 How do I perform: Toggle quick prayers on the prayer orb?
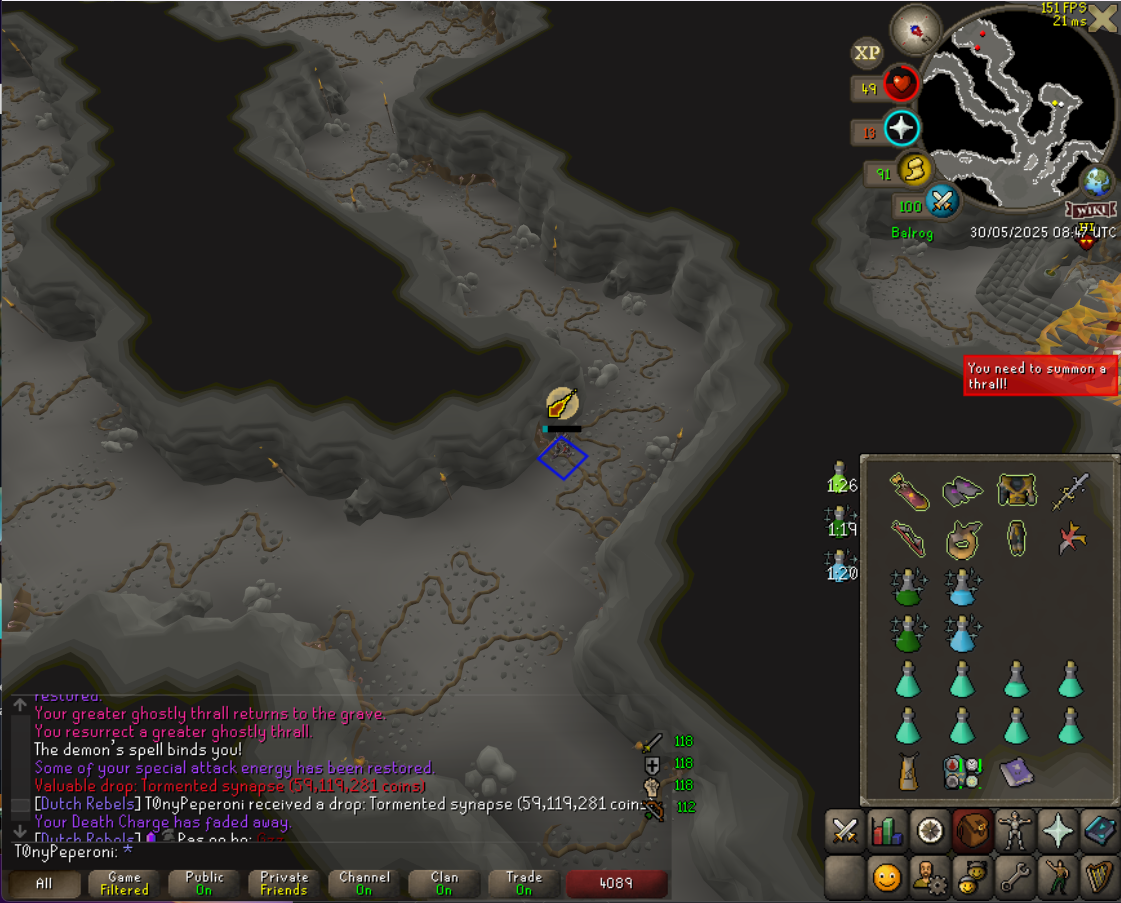[901, 128]
